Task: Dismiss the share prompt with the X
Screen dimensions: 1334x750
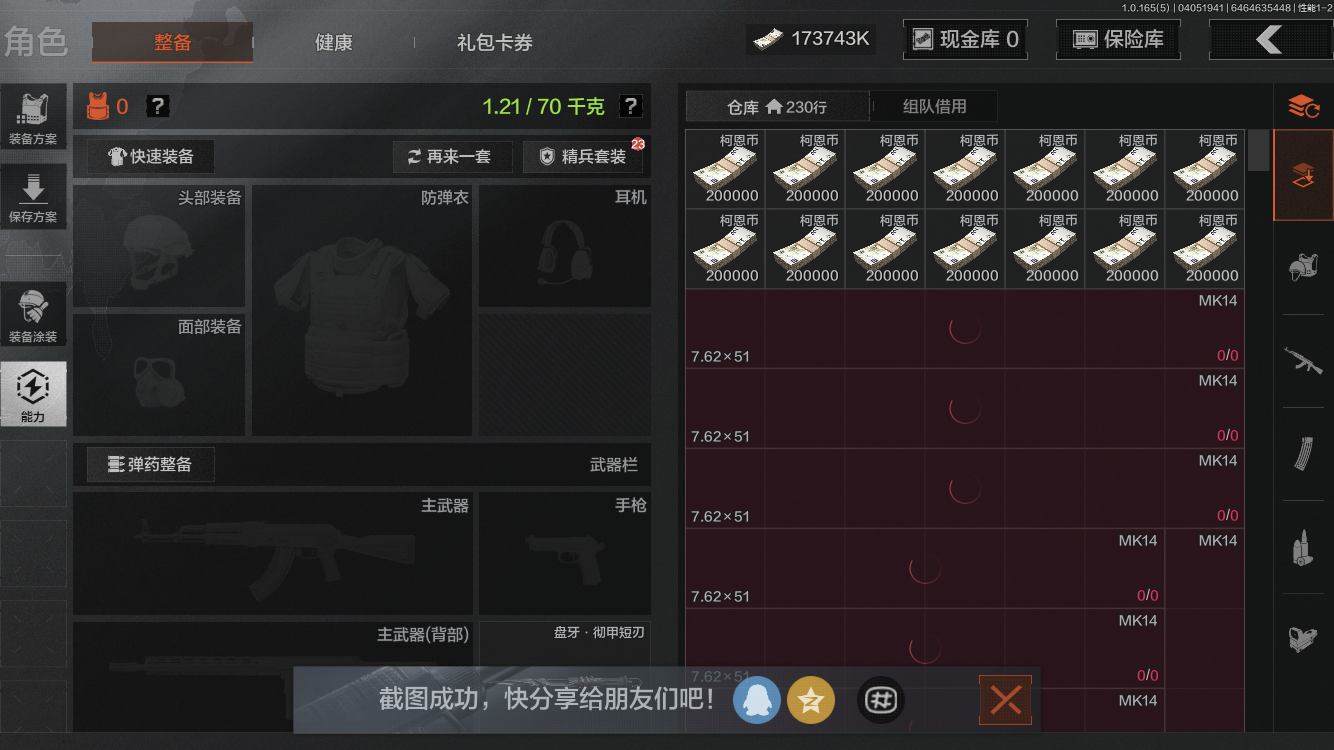Action: [x=1004, y=700]
